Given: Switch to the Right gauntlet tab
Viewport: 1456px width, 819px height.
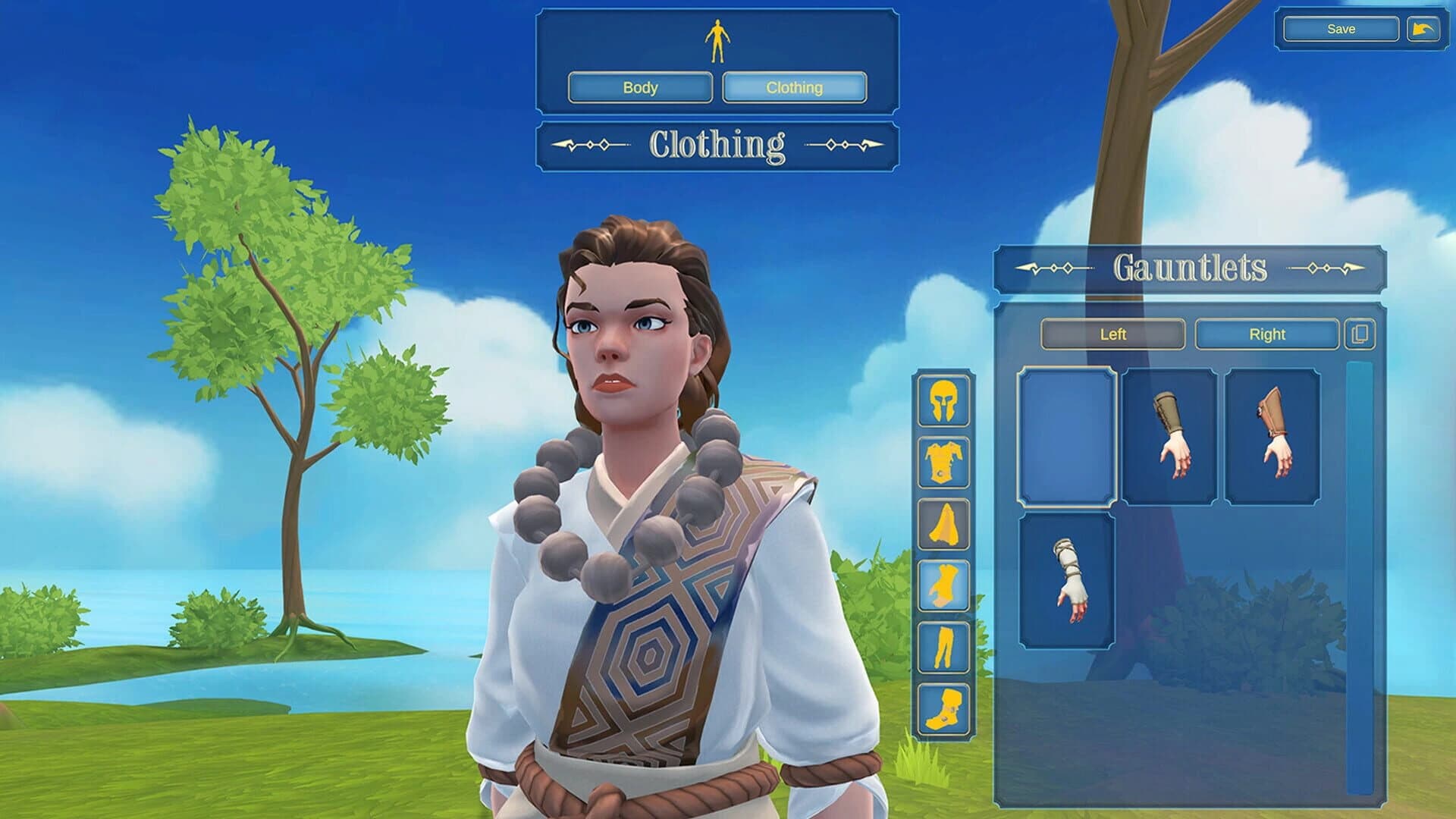Looking at the screenshot, I should [x=1266, y=334].
